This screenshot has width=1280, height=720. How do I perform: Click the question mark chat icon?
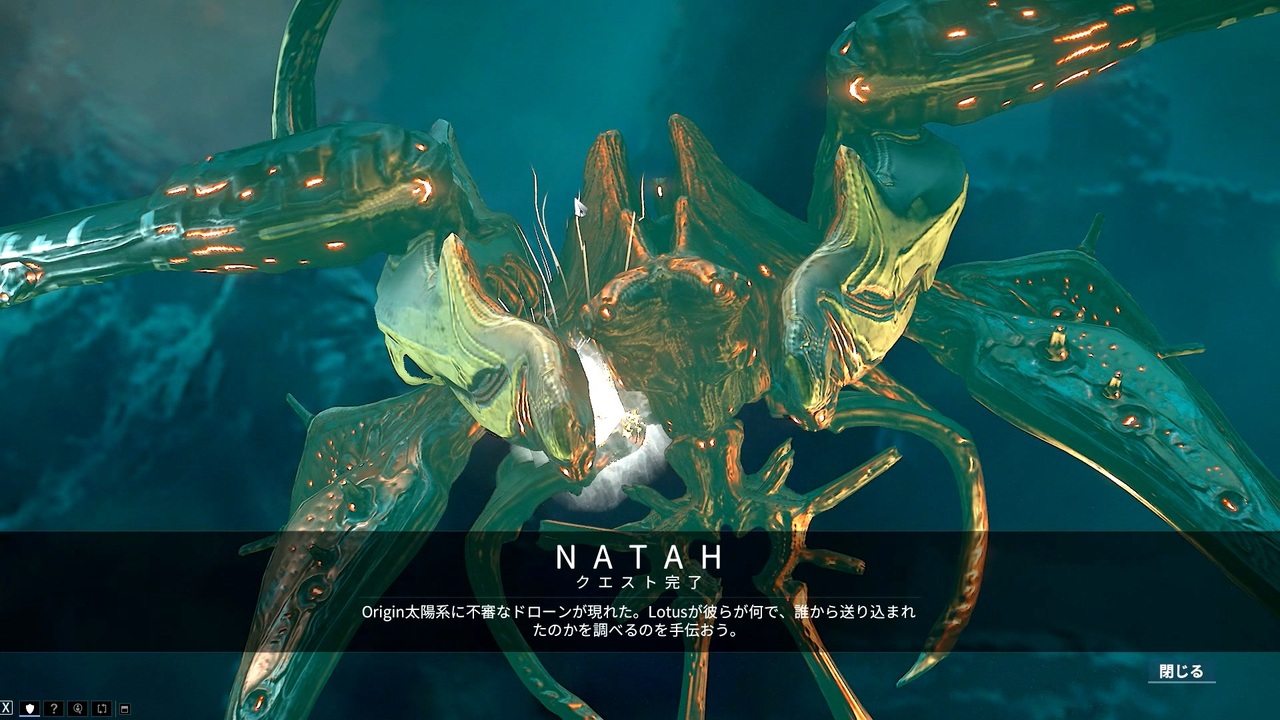click(x=54, y=708)
